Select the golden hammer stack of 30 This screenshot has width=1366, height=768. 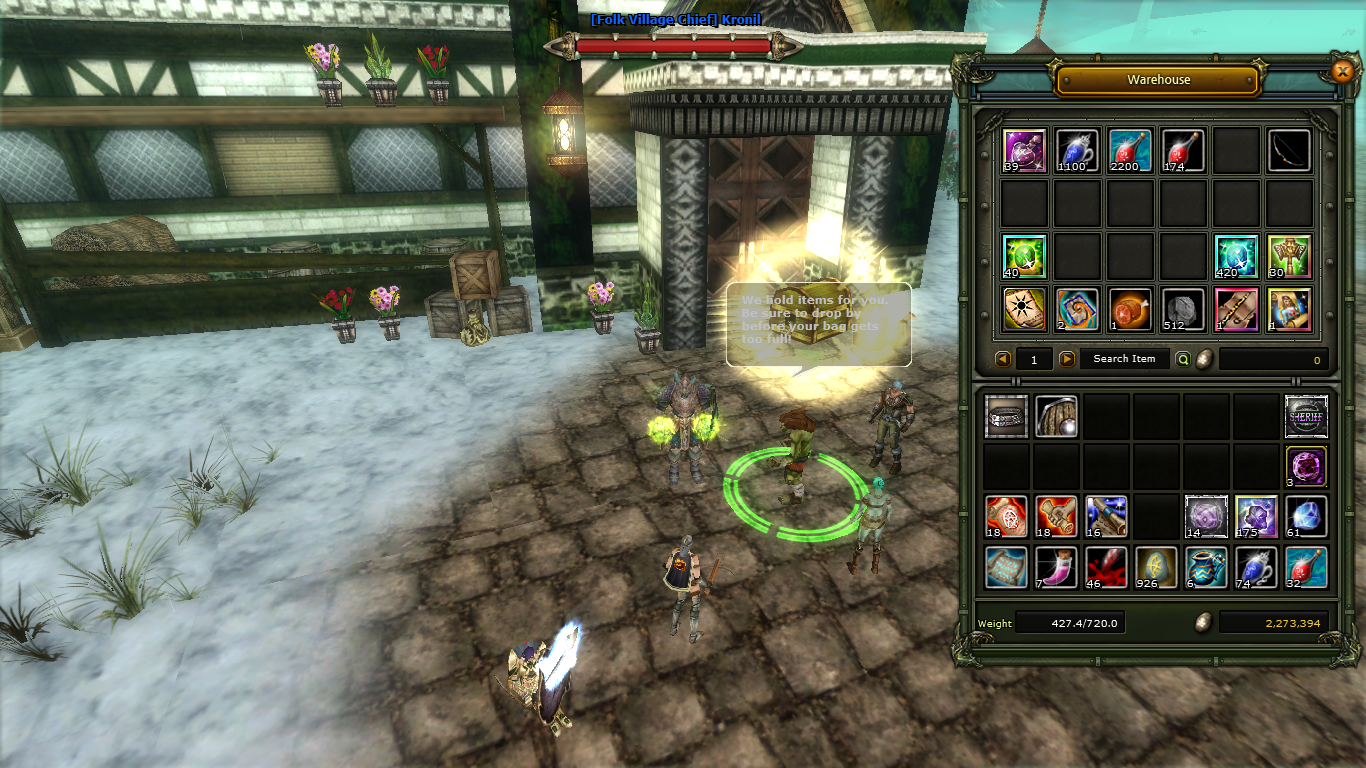(1289, 257)
